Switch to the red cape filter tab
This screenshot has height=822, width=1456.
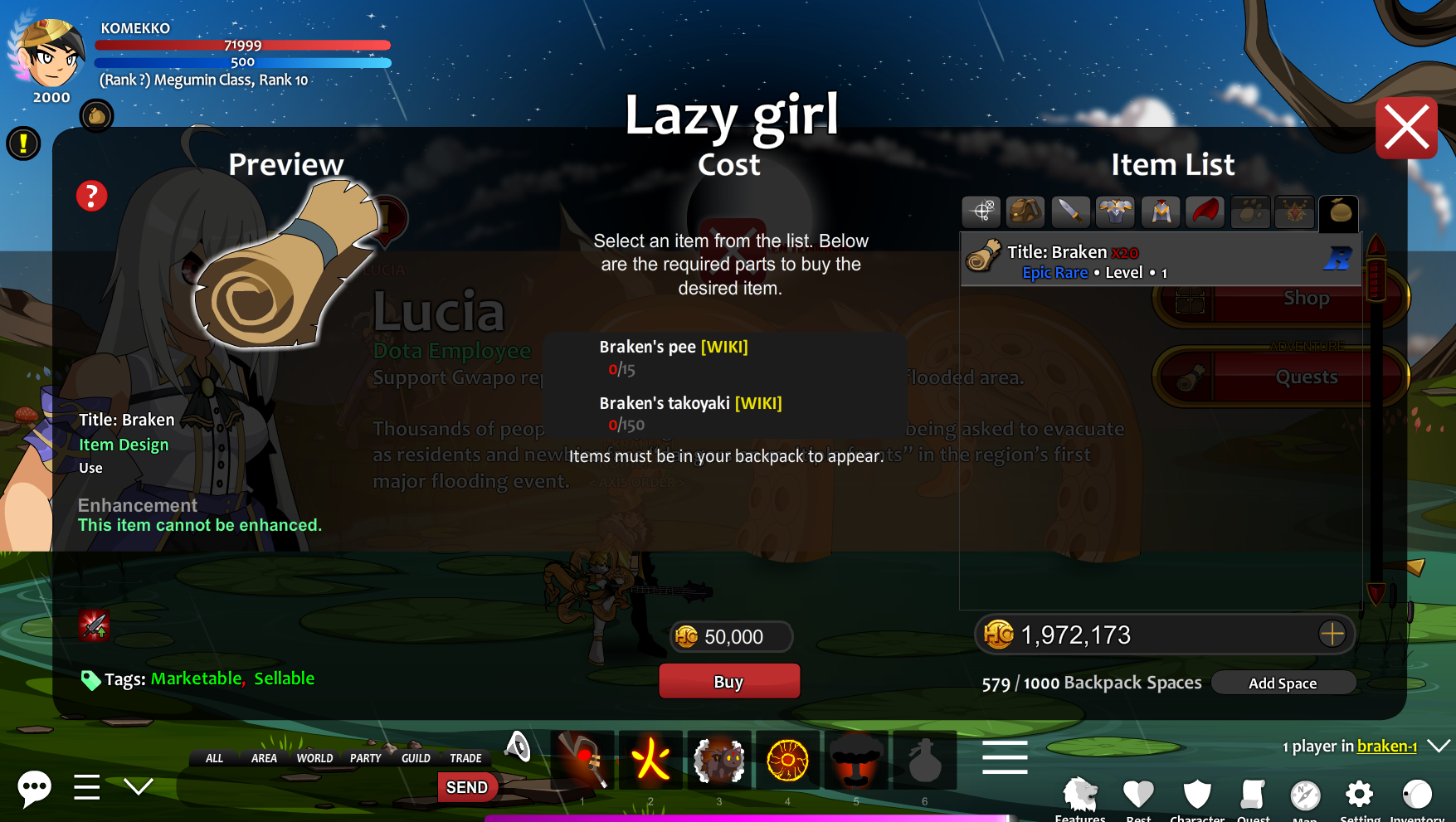click(1205, 212)
